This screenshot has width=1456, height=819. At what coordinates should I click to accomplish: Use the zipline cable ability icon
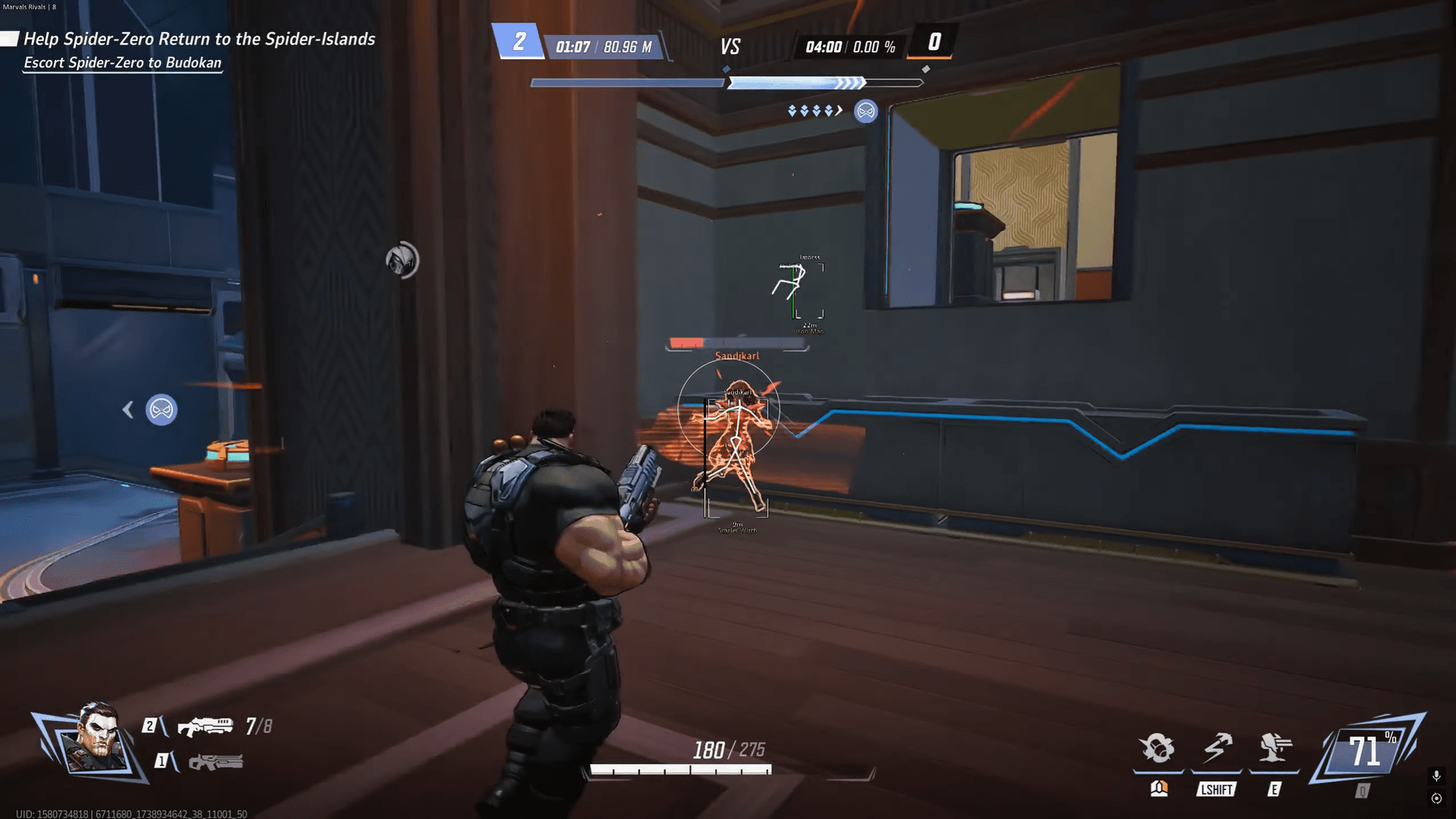(1216, 748)
